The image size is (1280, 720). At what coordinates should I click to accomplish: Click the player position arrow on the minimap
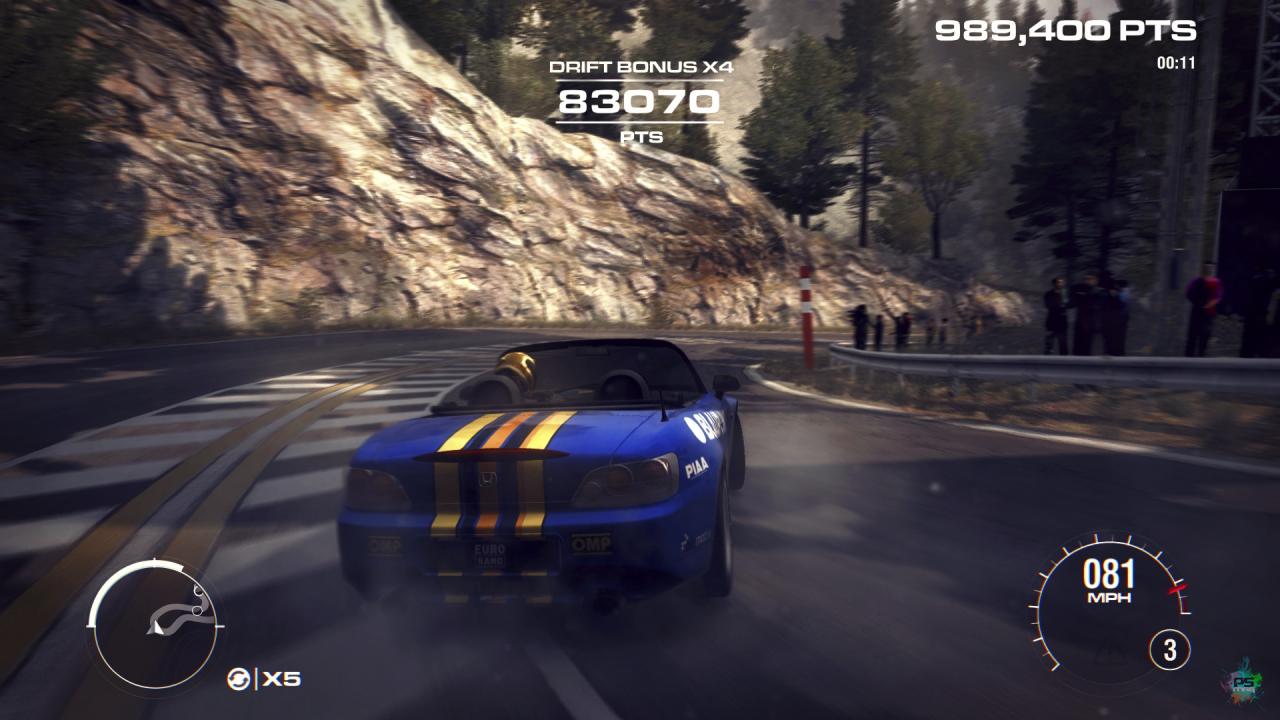[157, 629]
